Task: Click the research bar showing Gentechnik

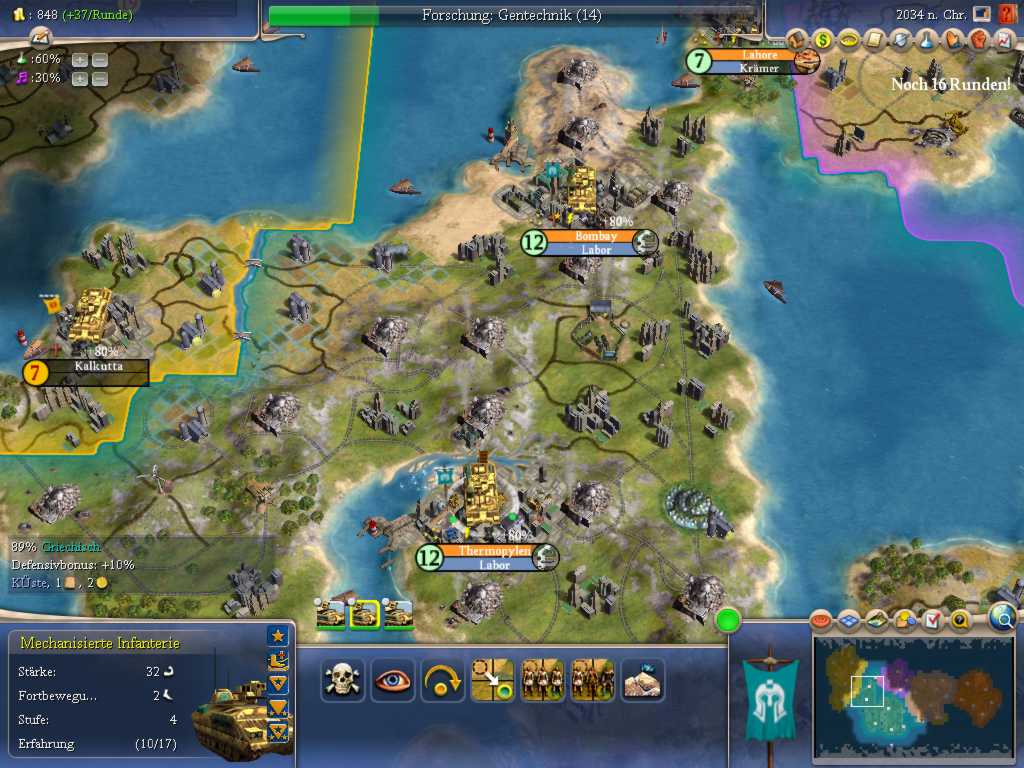Action: tap(512, 15)
